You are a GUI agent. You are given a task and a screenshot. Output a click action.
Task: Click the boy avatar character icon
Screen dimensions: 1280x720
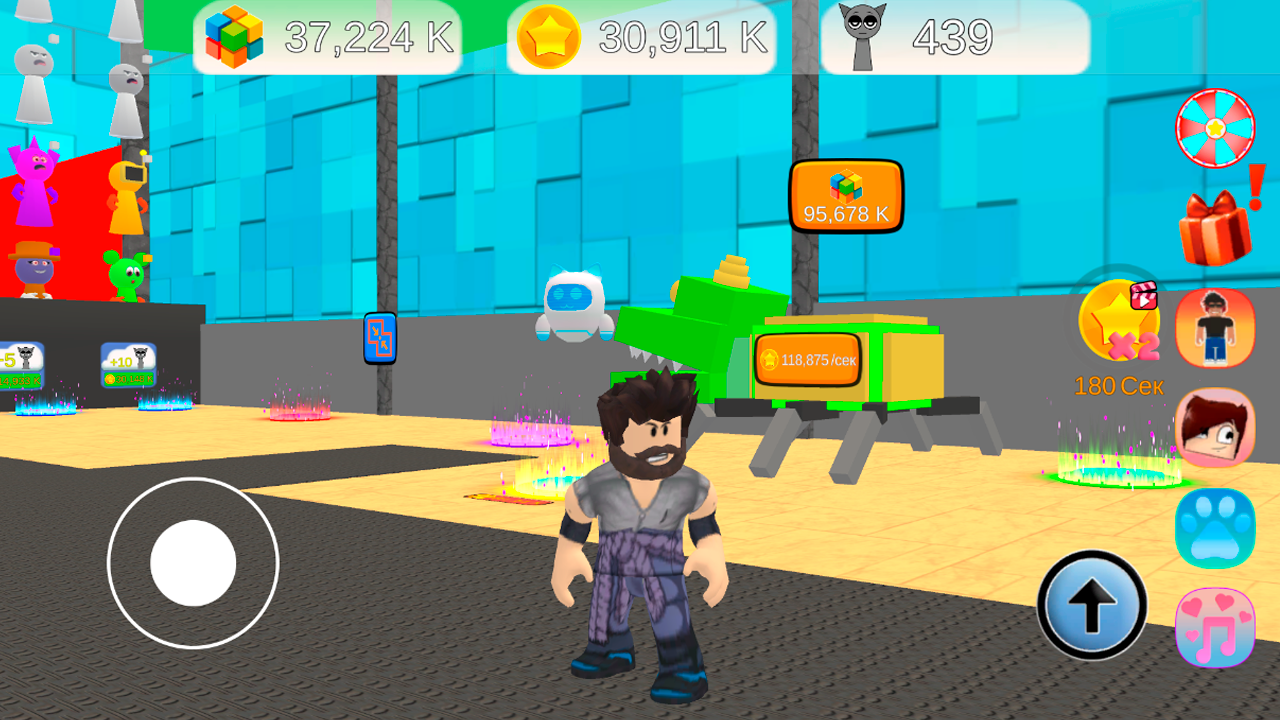[x=1213, y=330]
